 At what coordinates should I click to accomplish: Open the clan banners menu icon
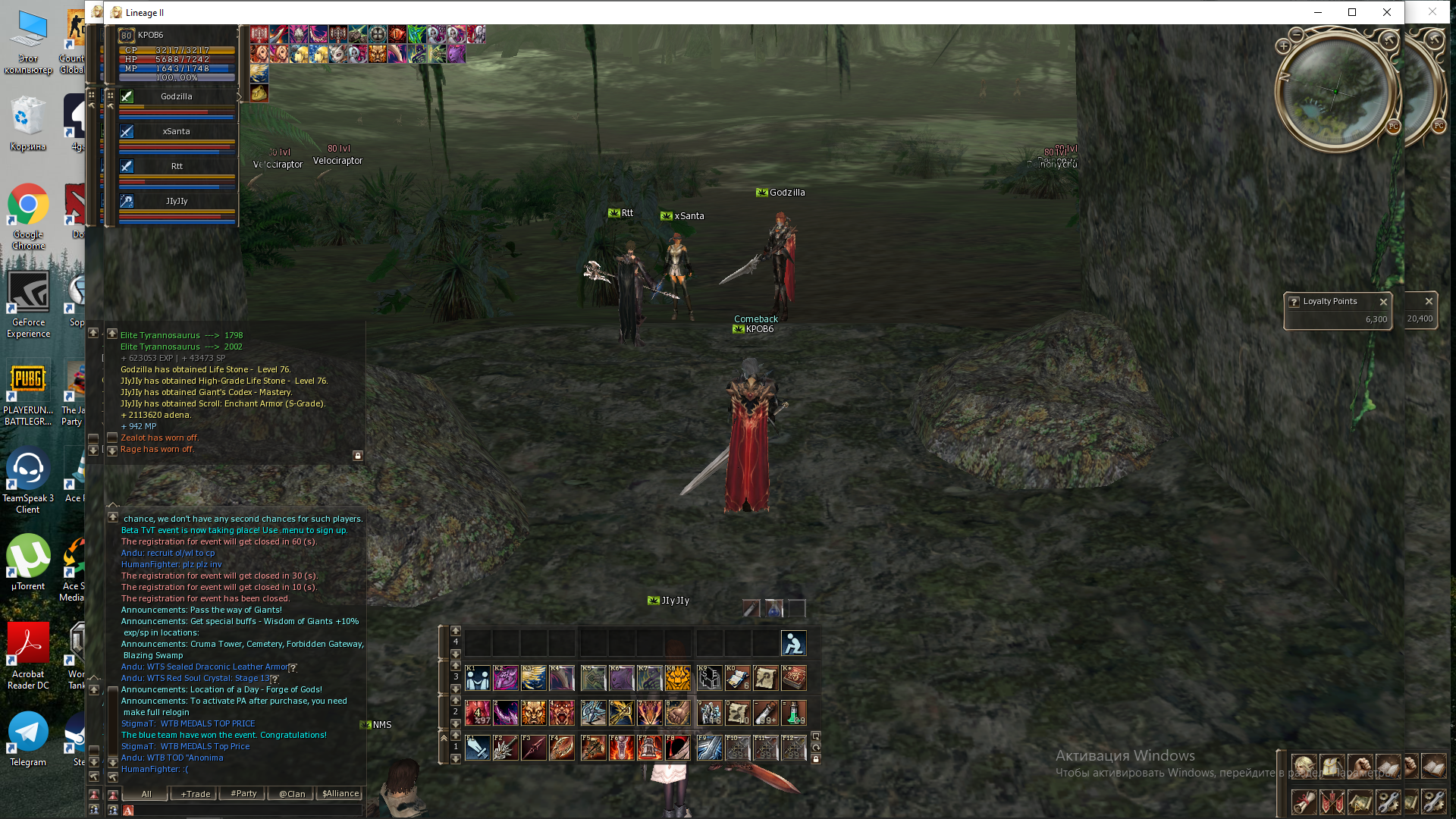click(1332, 802)
